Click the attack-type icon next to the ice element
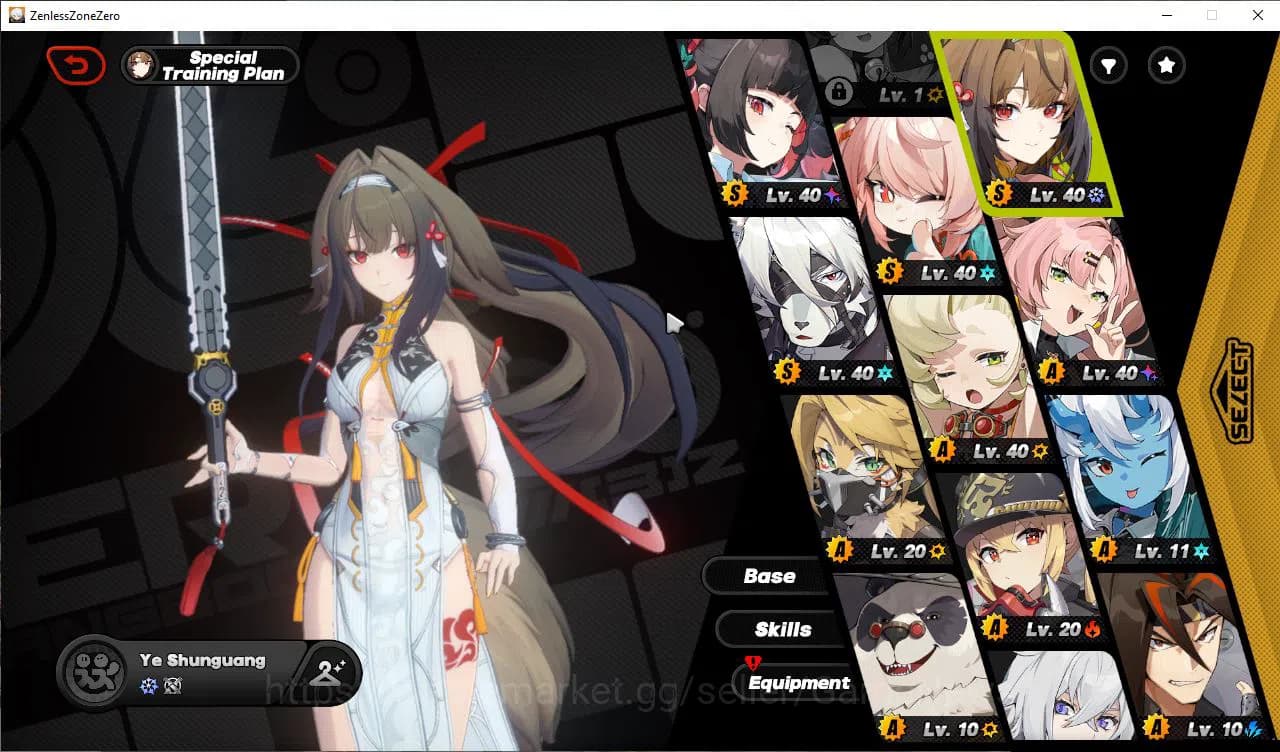 (x=173, y=683)
